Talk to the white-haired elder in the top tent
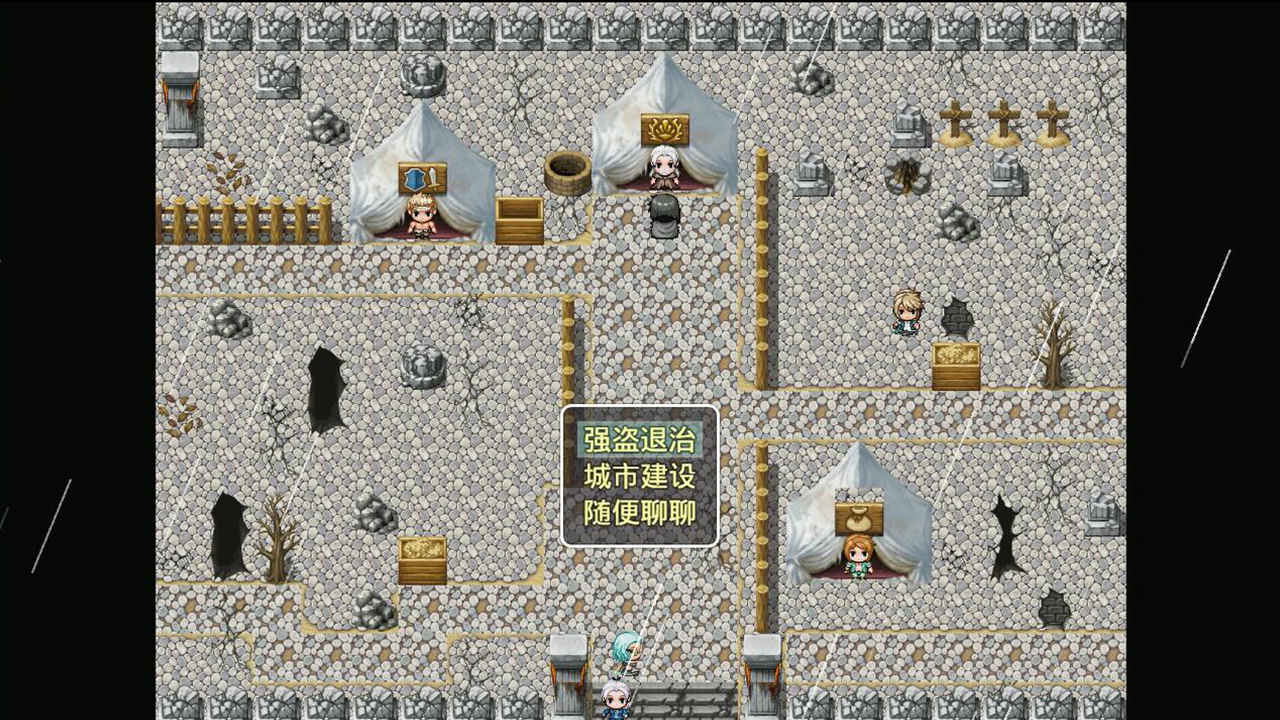 664,170
